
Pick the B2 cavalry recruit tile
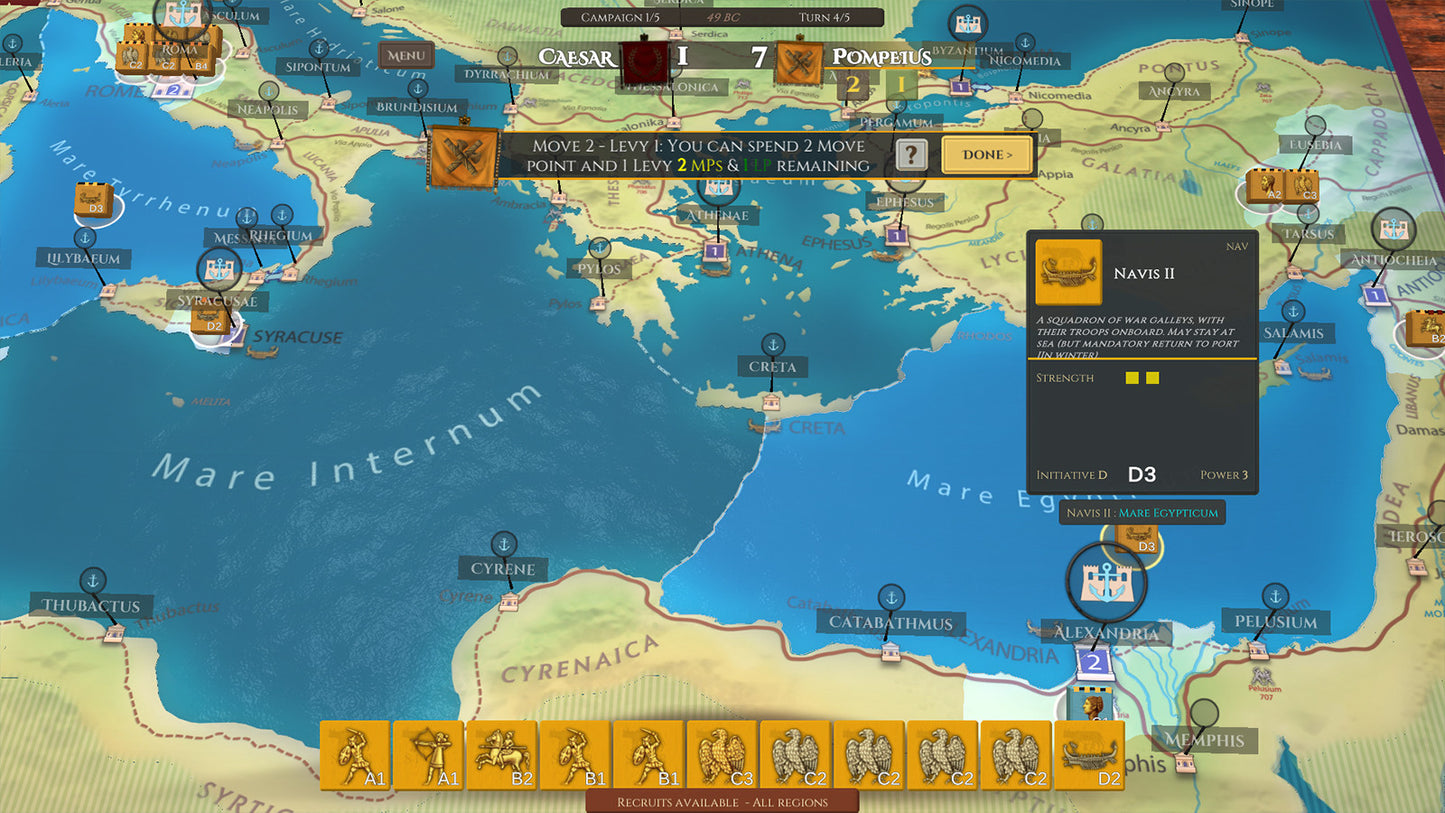(x=502, y=755)
